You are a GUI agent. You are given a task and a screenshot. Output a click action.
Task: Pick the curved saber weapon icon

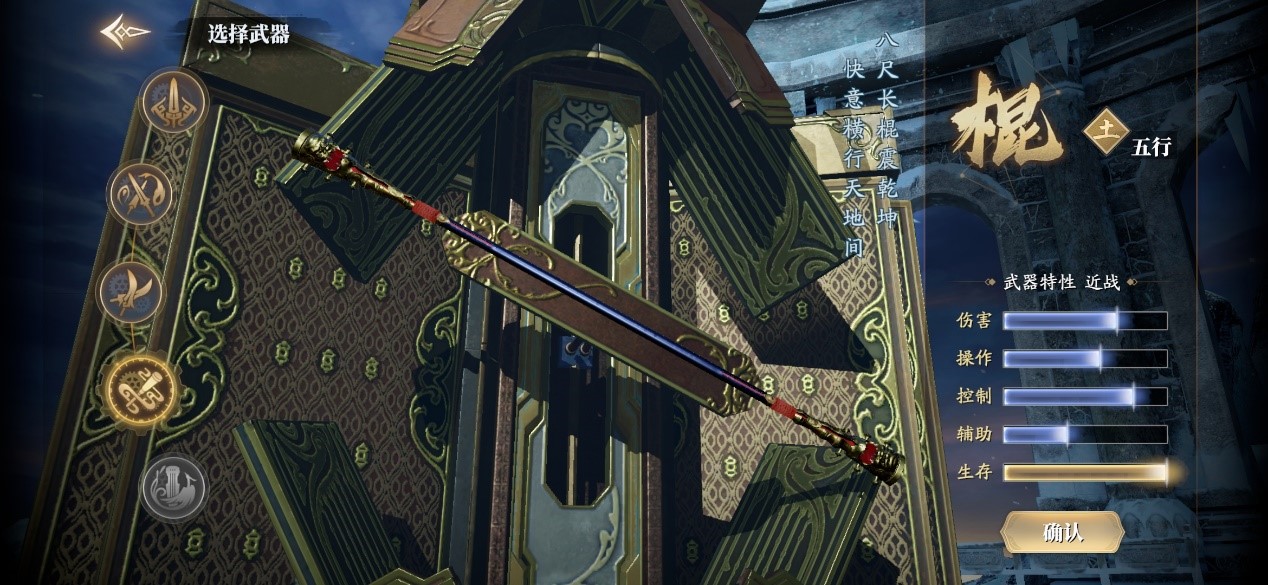[131, 291]
